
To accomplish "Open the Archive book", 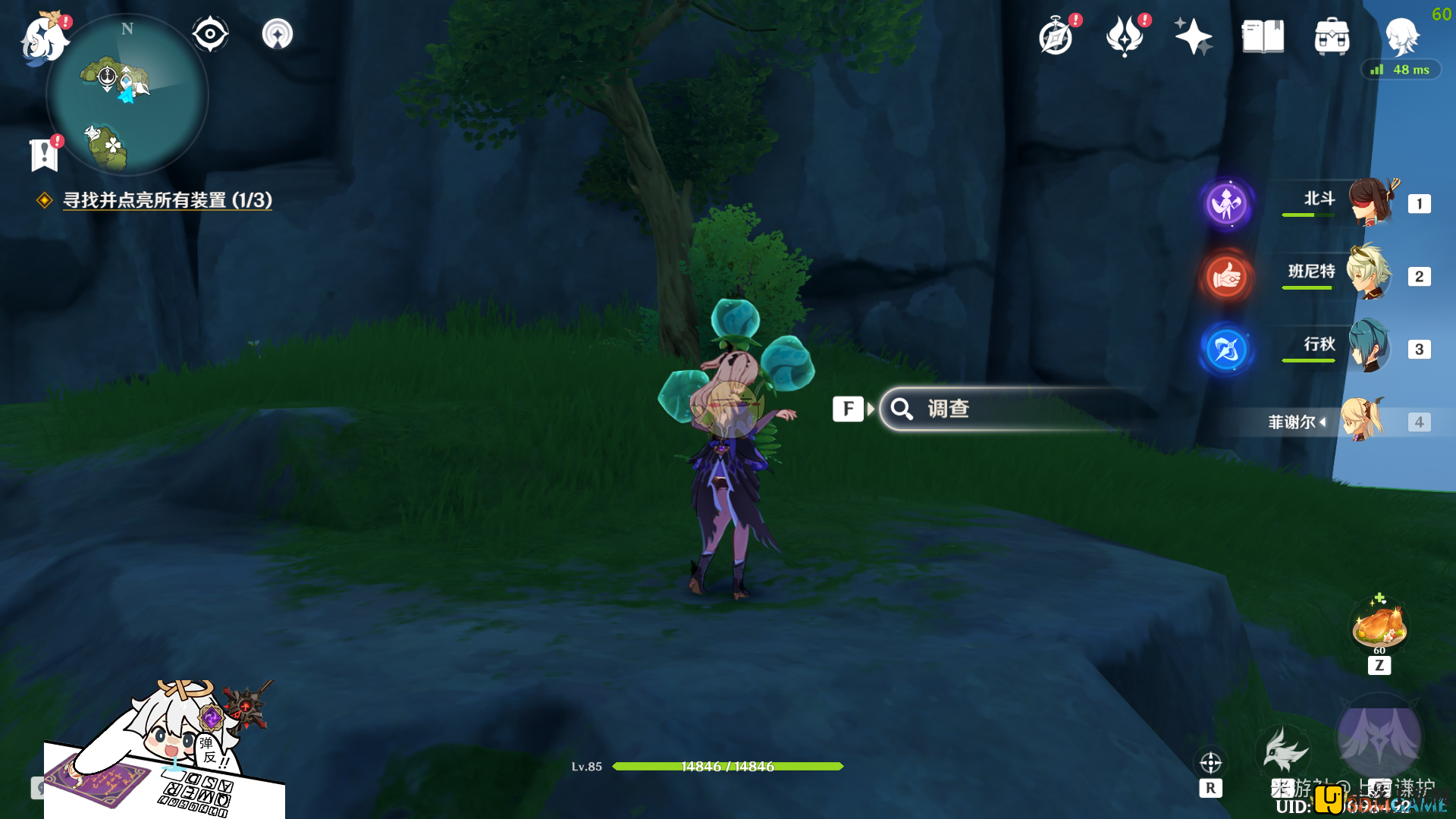I will click(1261, 36).
